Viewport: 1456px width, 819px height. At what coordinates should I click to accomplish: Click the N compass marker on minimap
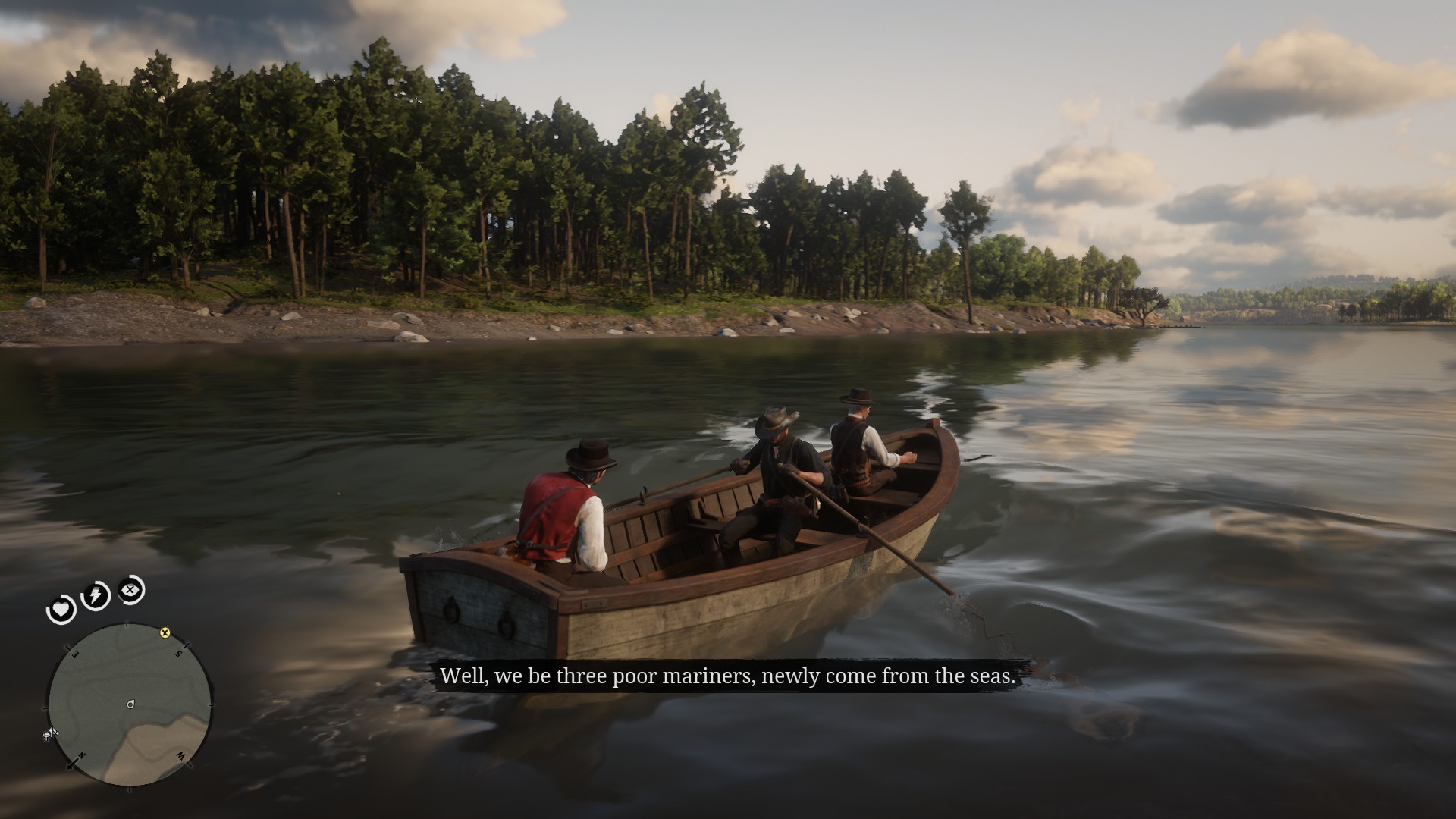[81, 755]
